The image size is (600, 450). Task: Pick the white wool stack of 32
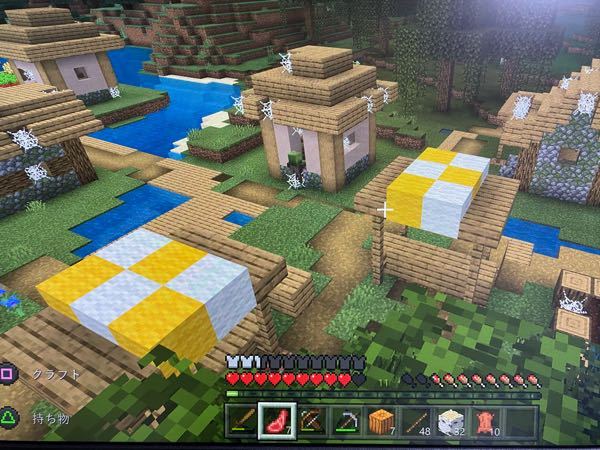pos(452,421)
